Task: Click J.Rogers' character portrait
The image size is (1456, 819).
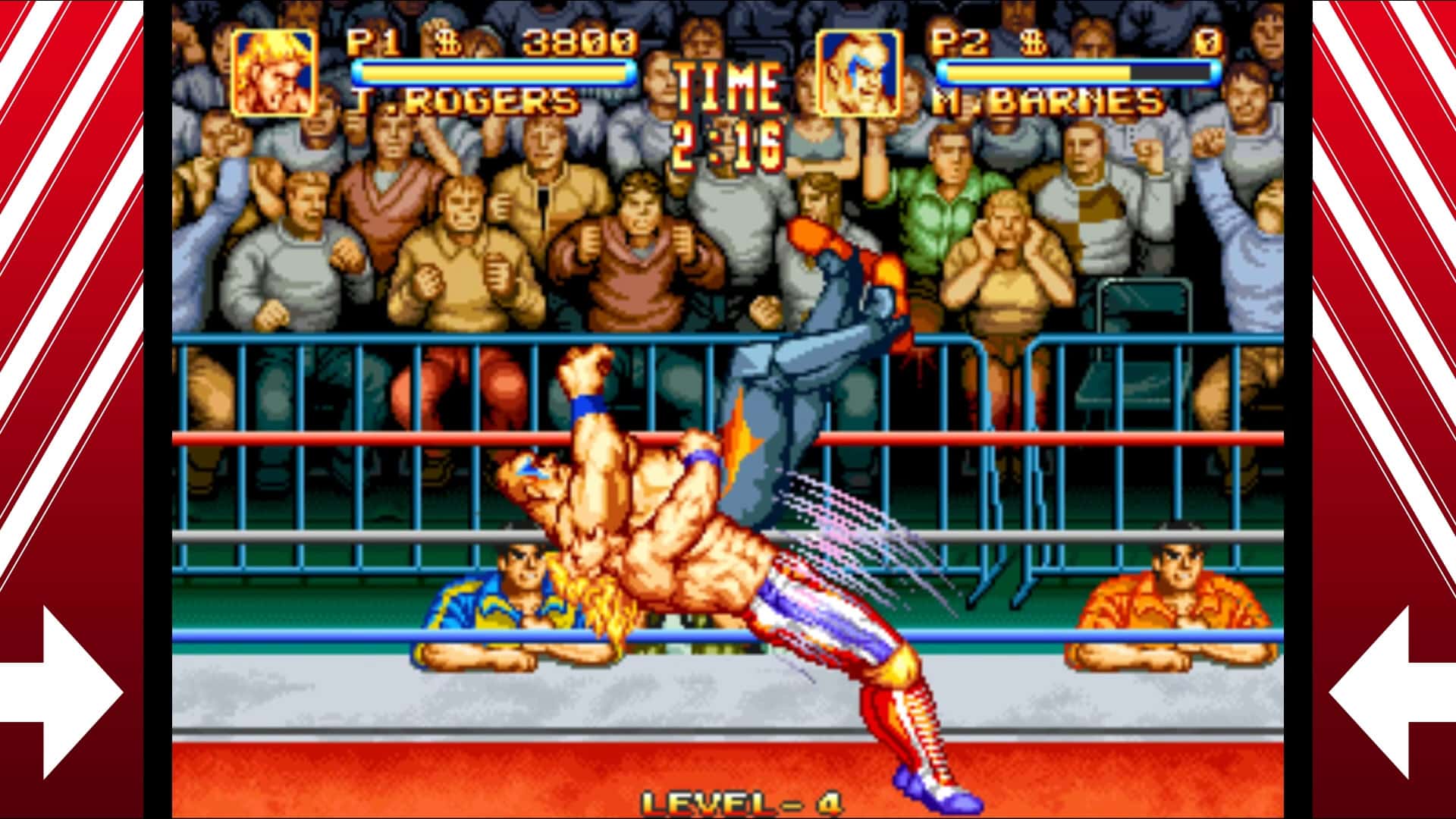Action: [273, 72]
